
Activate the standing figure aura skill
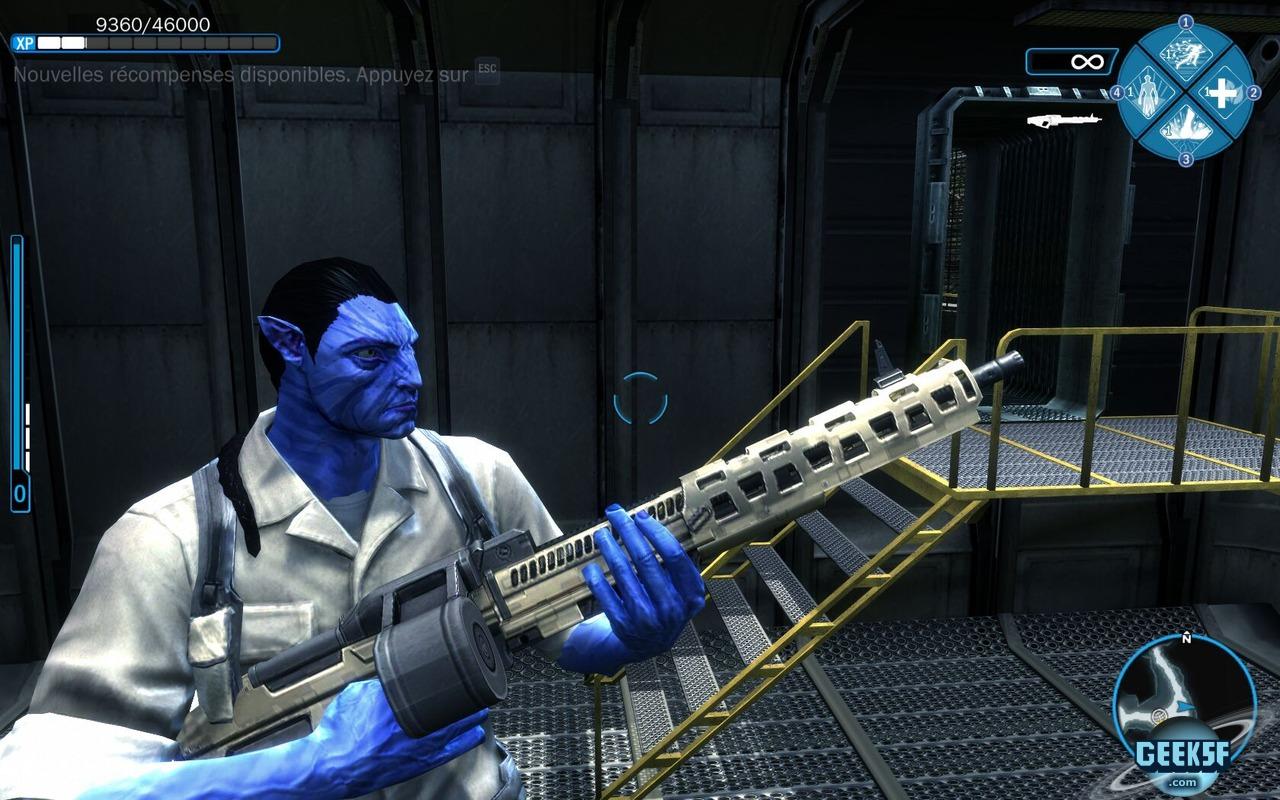click(1149, 93)
